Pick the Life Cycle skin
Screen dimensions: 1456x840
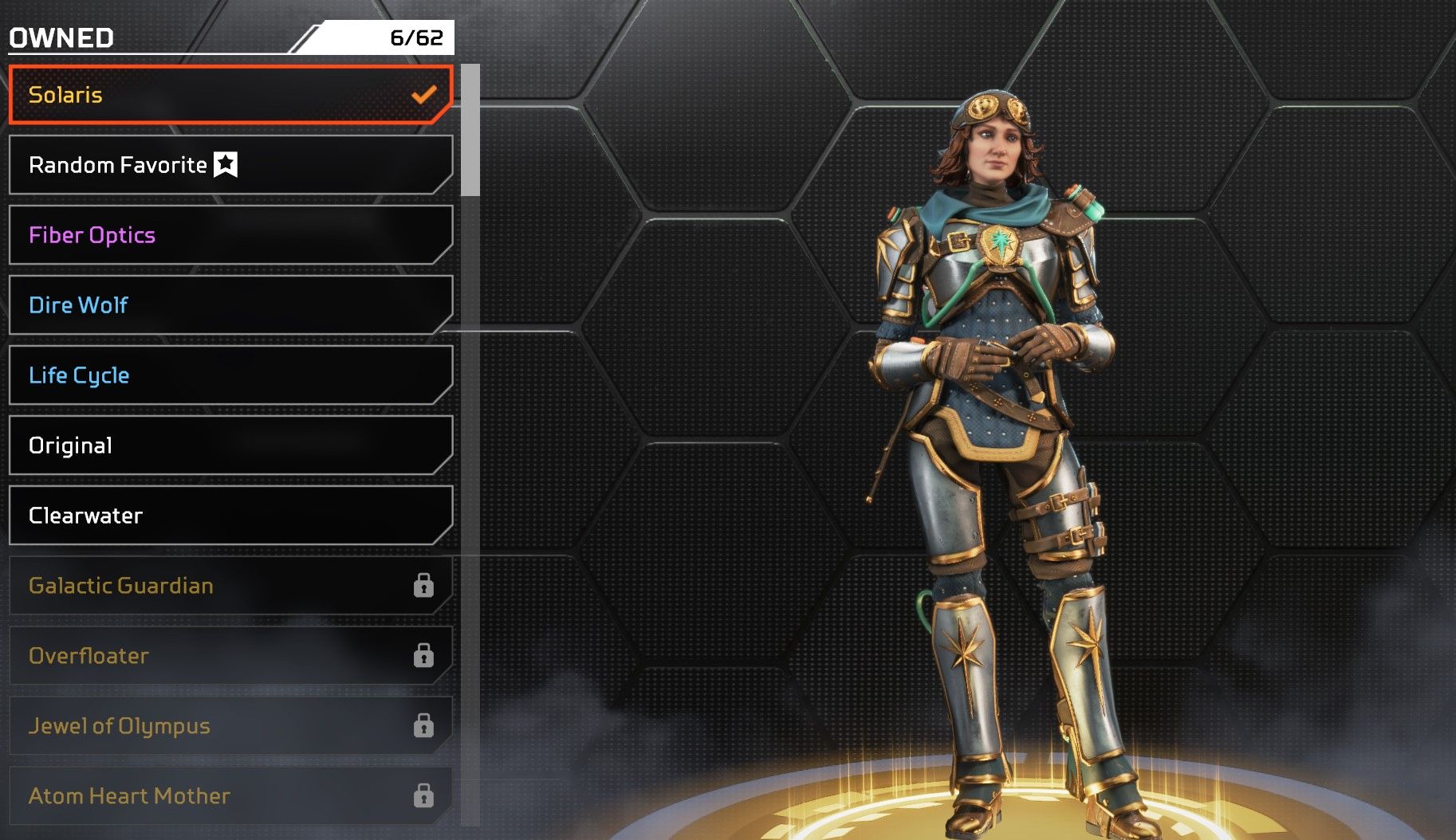click(230, 375)
